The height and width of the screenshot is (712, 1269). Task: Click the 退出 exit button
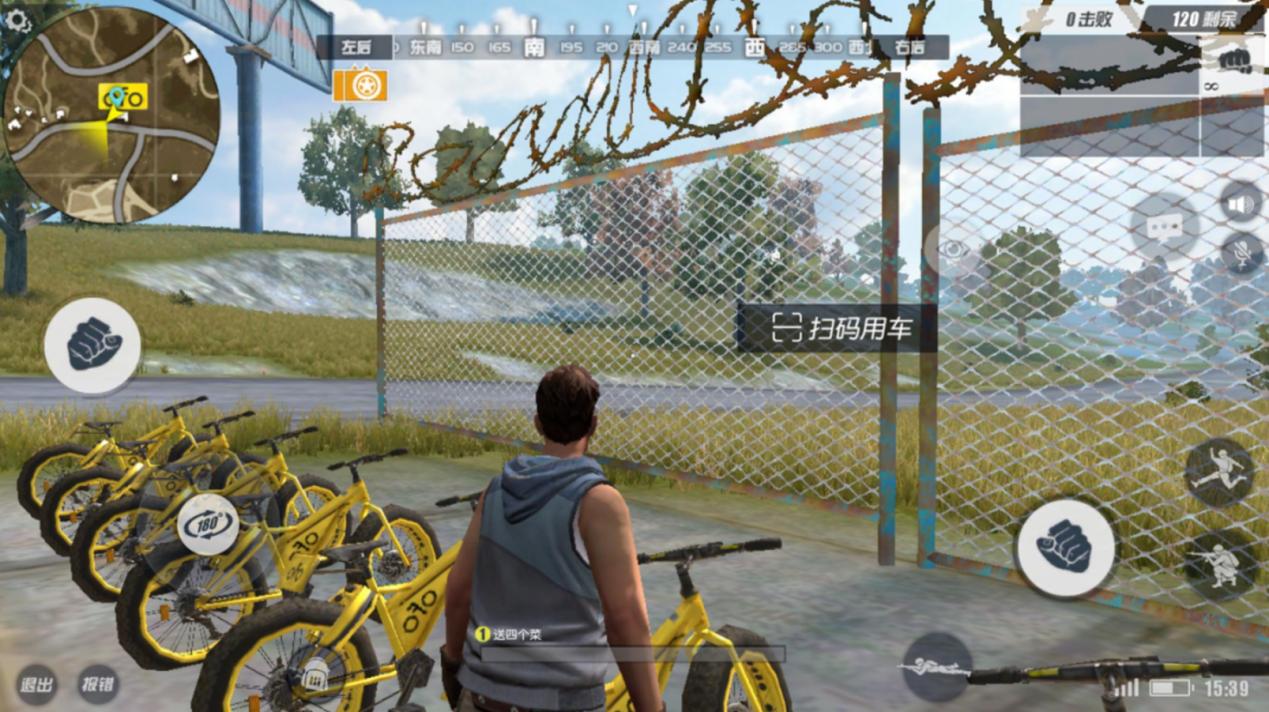(x=37, y=685)
